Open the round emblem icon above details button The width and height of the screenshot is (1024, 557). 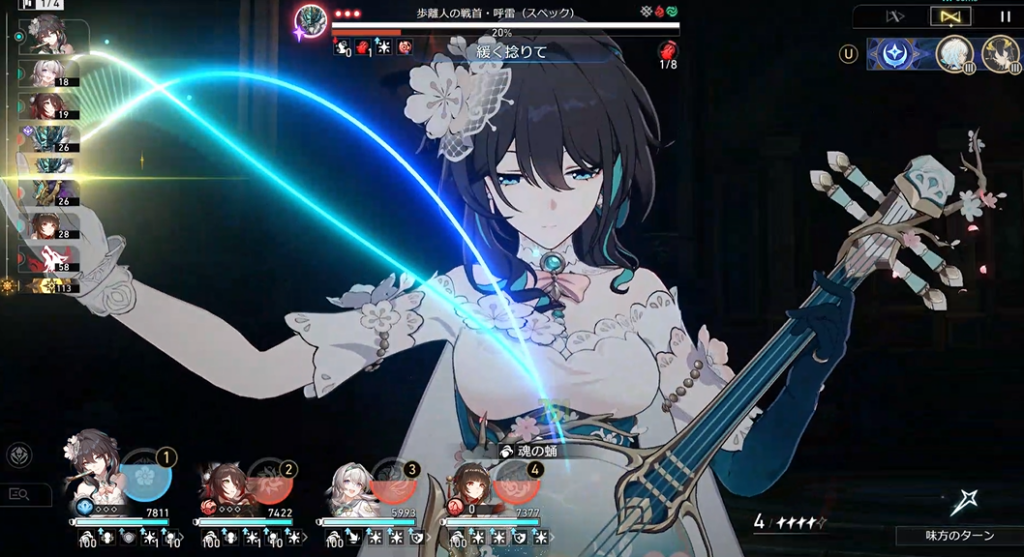[18, 456]
